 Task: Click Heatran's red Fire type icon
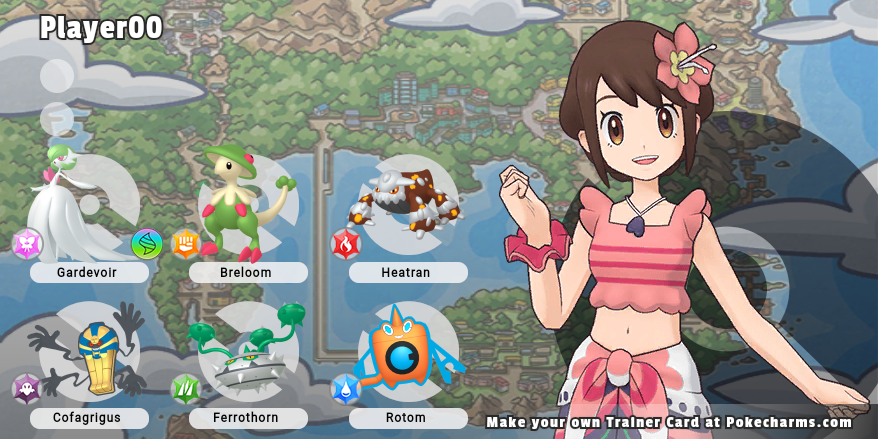click(346, 244)
